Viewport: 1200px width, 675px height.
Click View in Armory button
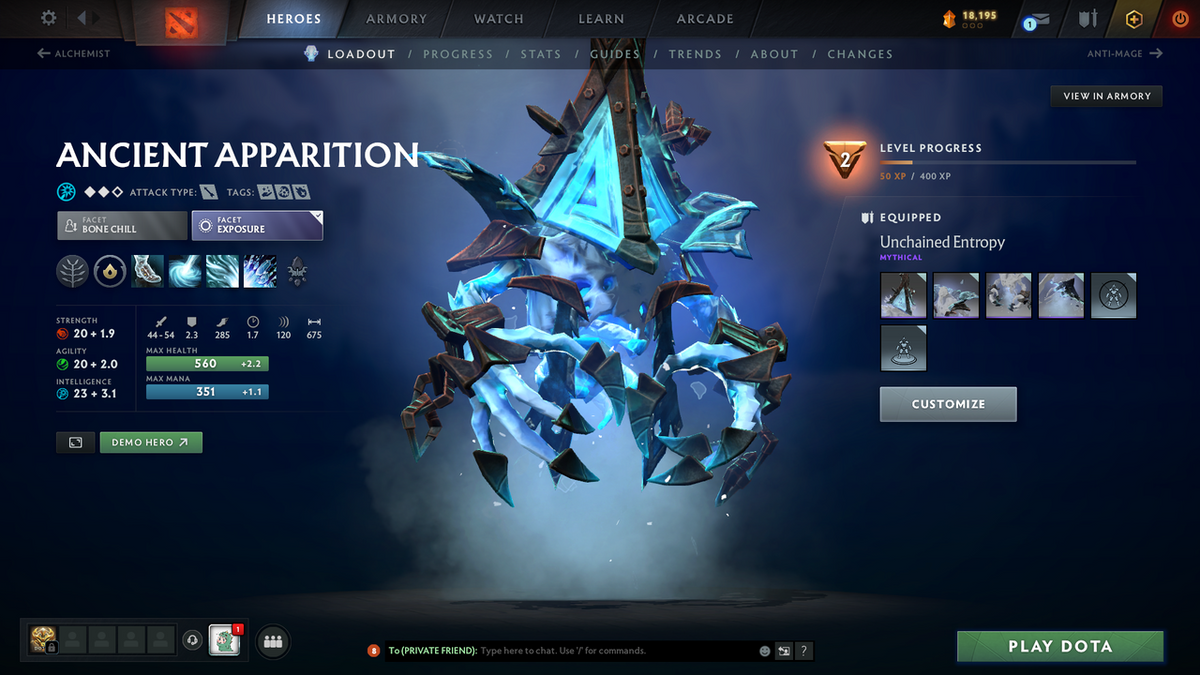(1106, 96)
